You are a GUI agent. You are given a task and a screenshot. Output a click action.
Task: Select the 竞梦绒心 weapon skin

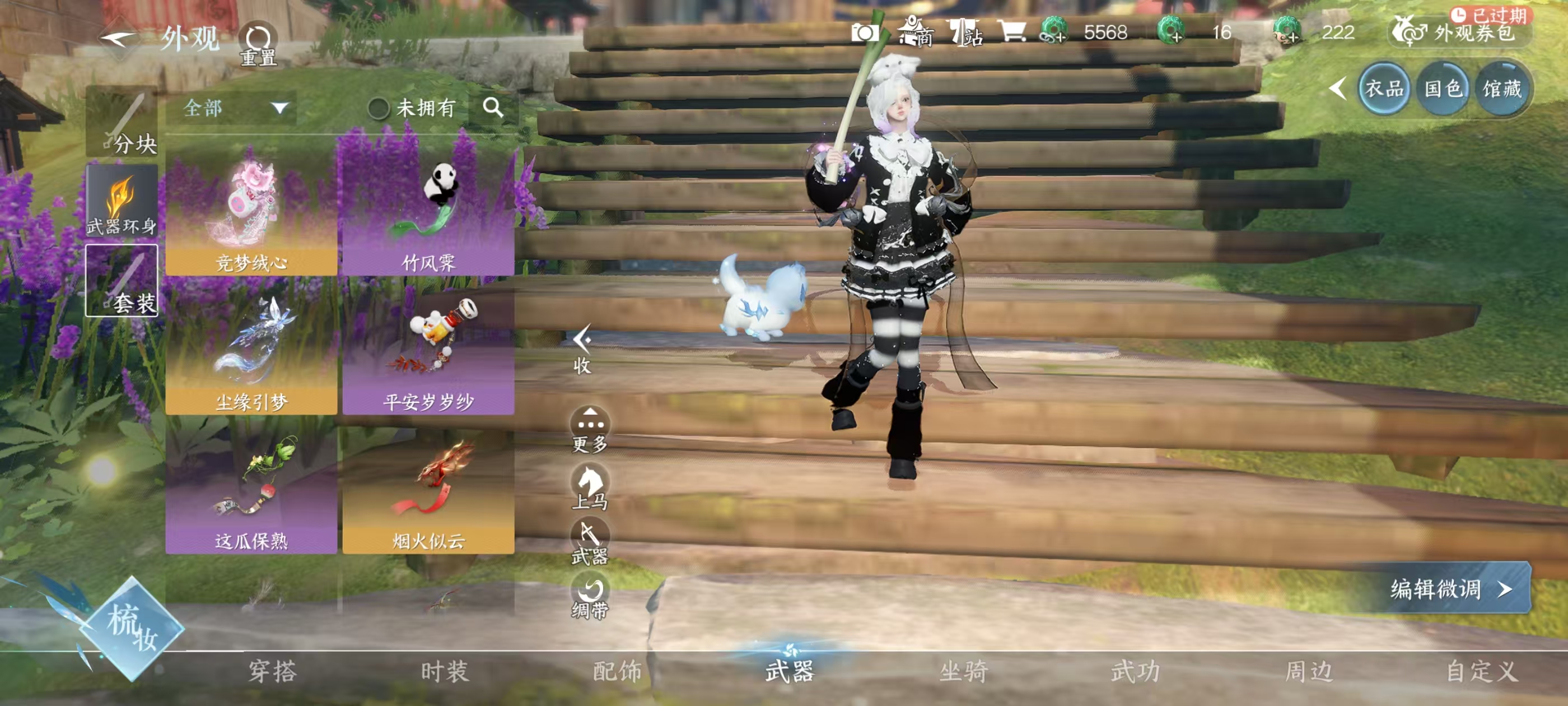point(251,210)
